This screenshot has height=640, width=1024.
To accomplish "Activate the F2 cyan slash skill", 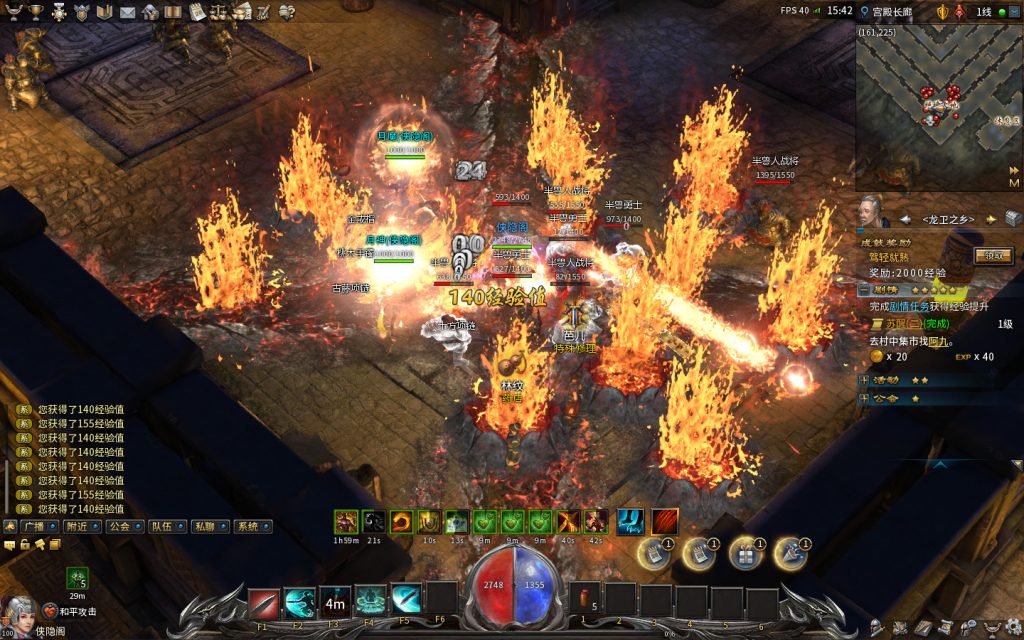I will point(299,601).
